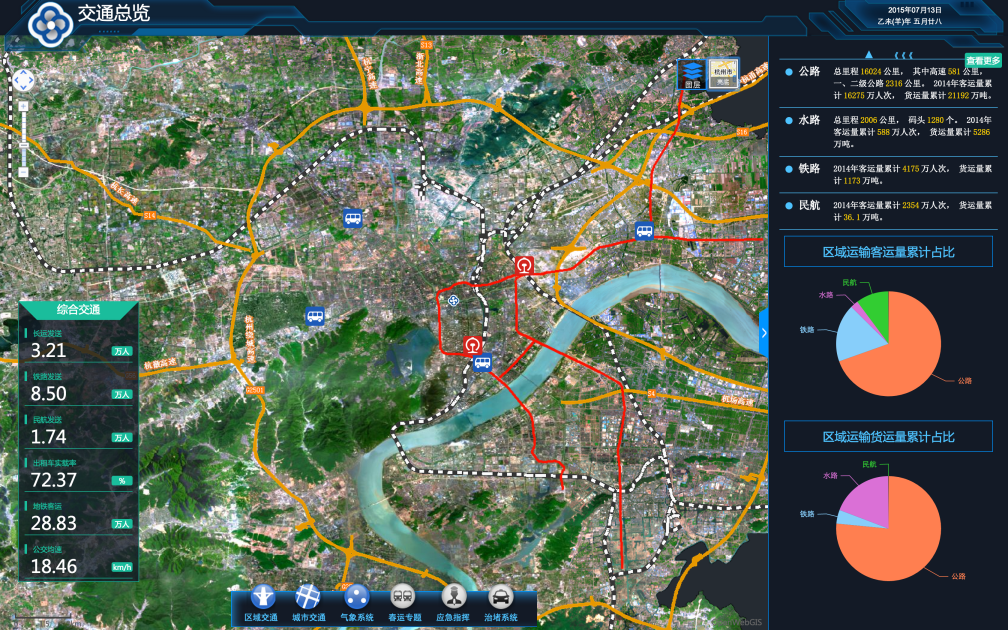Click the green 查看更多 button
Viewport: 1008px width, 630px height.
[x=983, y=60]
